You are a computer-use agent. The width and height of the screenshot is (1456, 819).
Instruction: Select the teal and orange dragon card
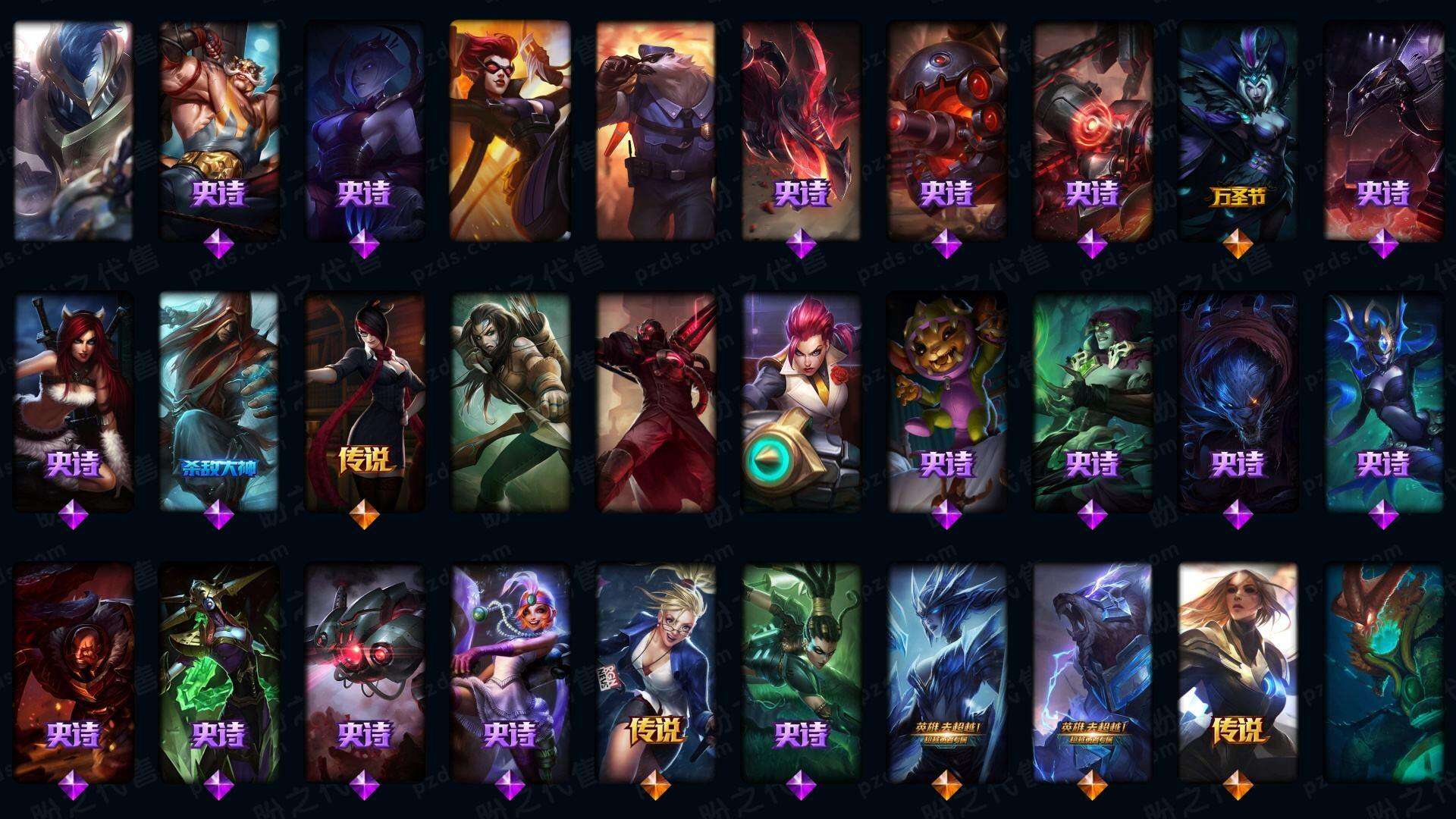[x=1383, y=673]
